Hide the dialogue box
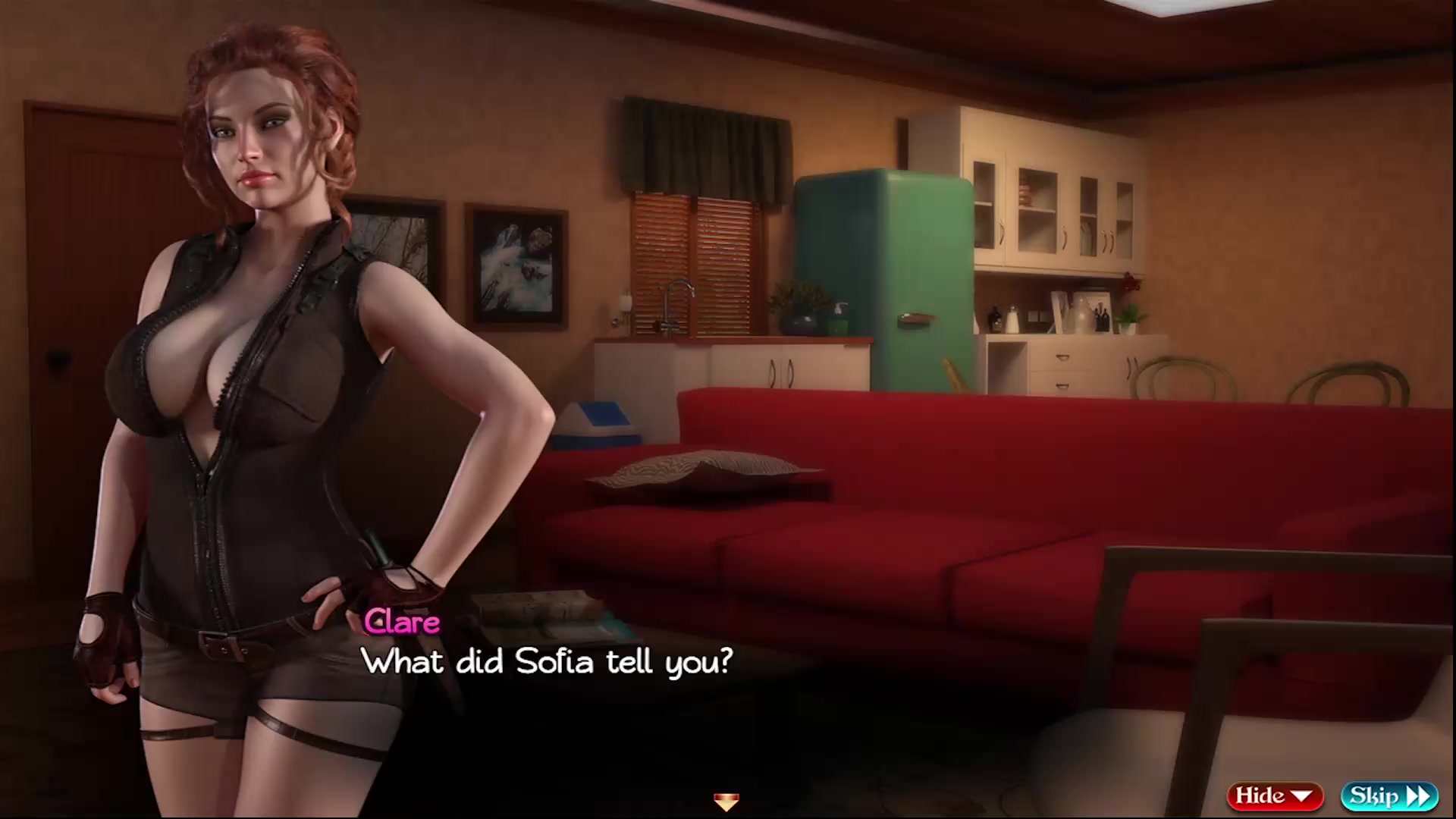This screenshot has height=819, width=1456. (x=1275, y=795)
